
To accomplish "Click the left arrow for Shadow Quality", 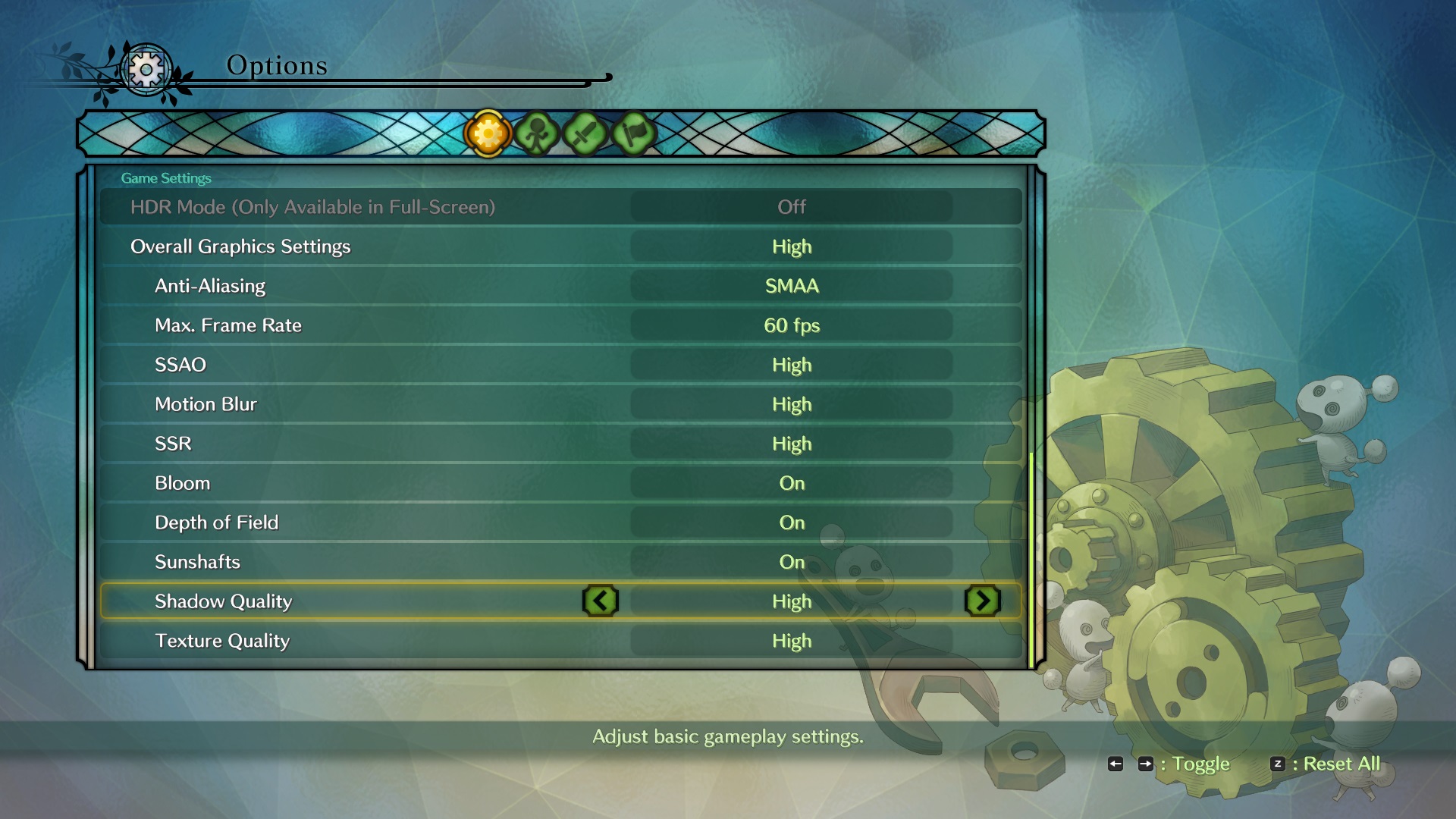I will (601, 601).
